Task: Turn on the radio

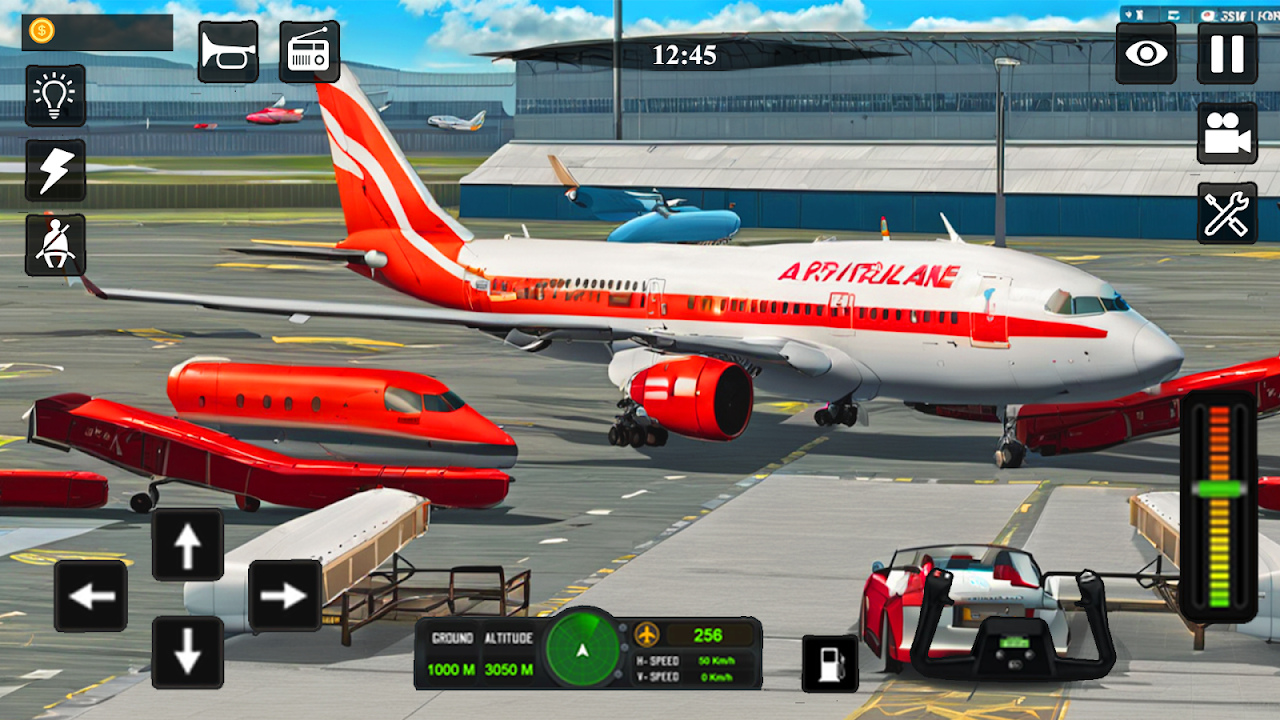Action: coord(309,52)
